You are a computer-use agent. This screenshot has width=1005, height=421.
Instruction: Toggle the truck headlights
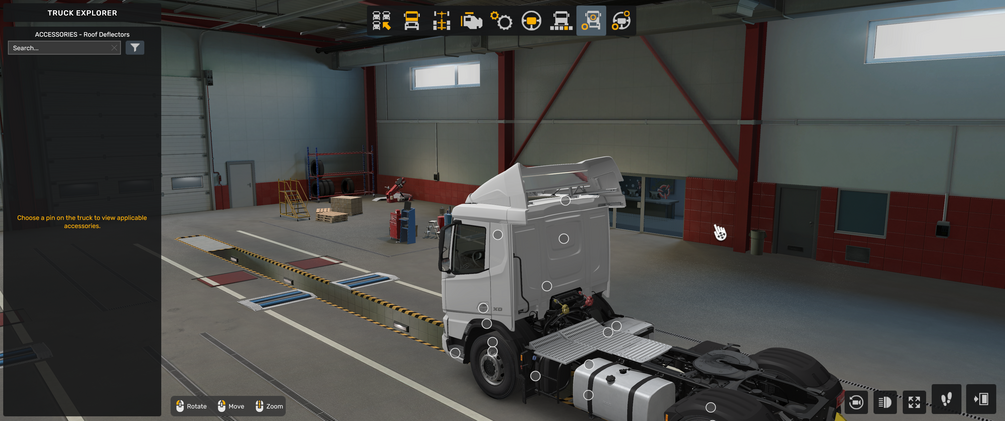tap(885, 402)
